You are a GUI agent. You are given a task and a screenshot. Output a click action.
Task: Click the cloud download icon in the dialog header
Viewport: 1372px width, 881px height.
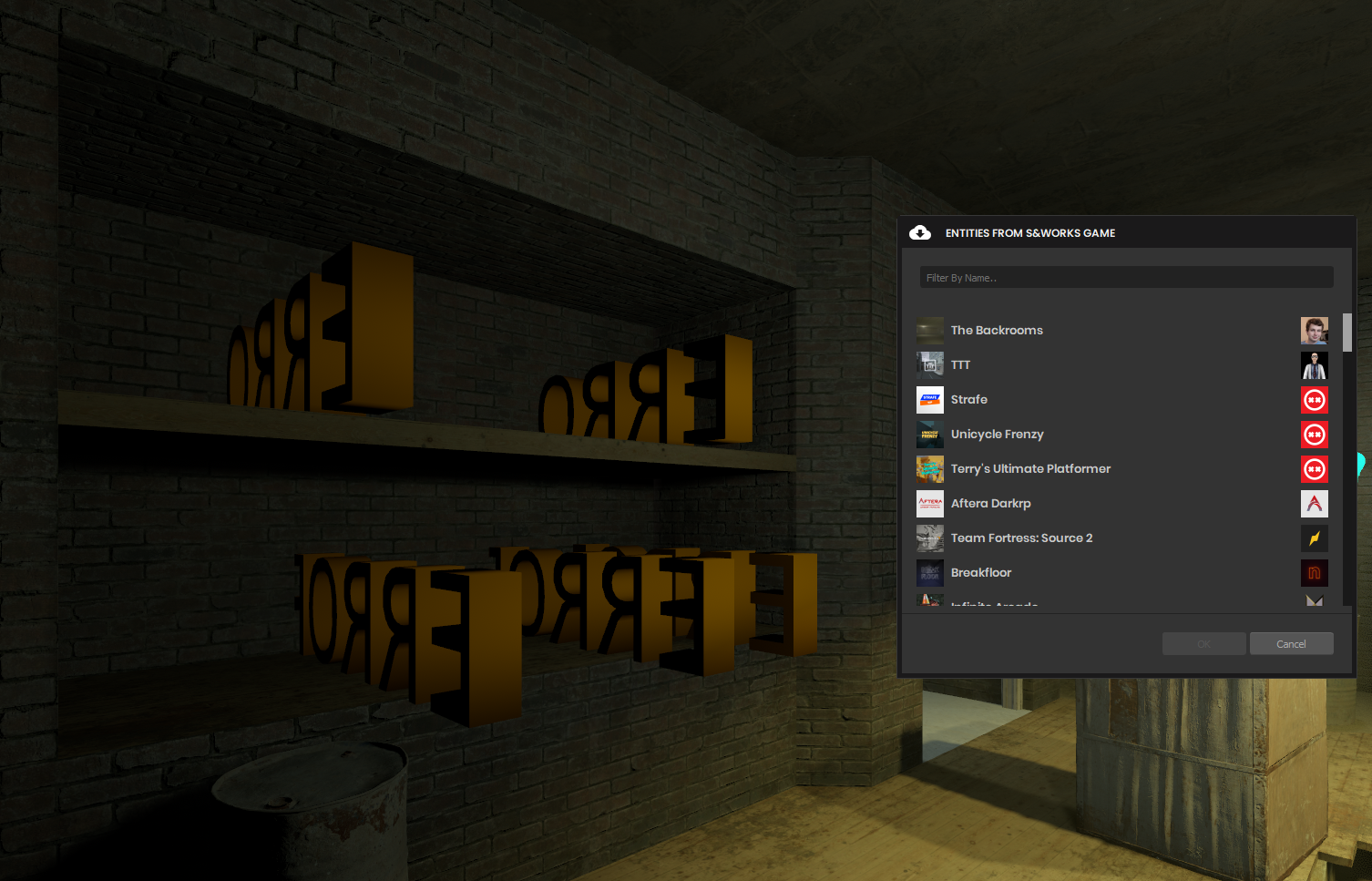(920, 232)
